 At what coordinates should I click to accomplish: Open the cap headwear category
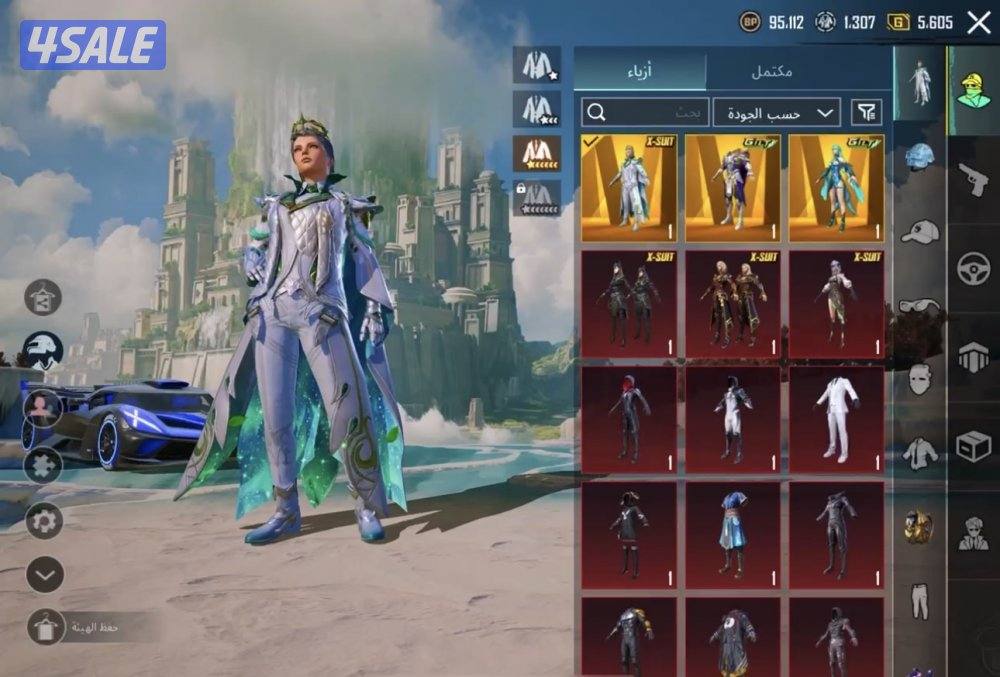[x=919, y=232]
